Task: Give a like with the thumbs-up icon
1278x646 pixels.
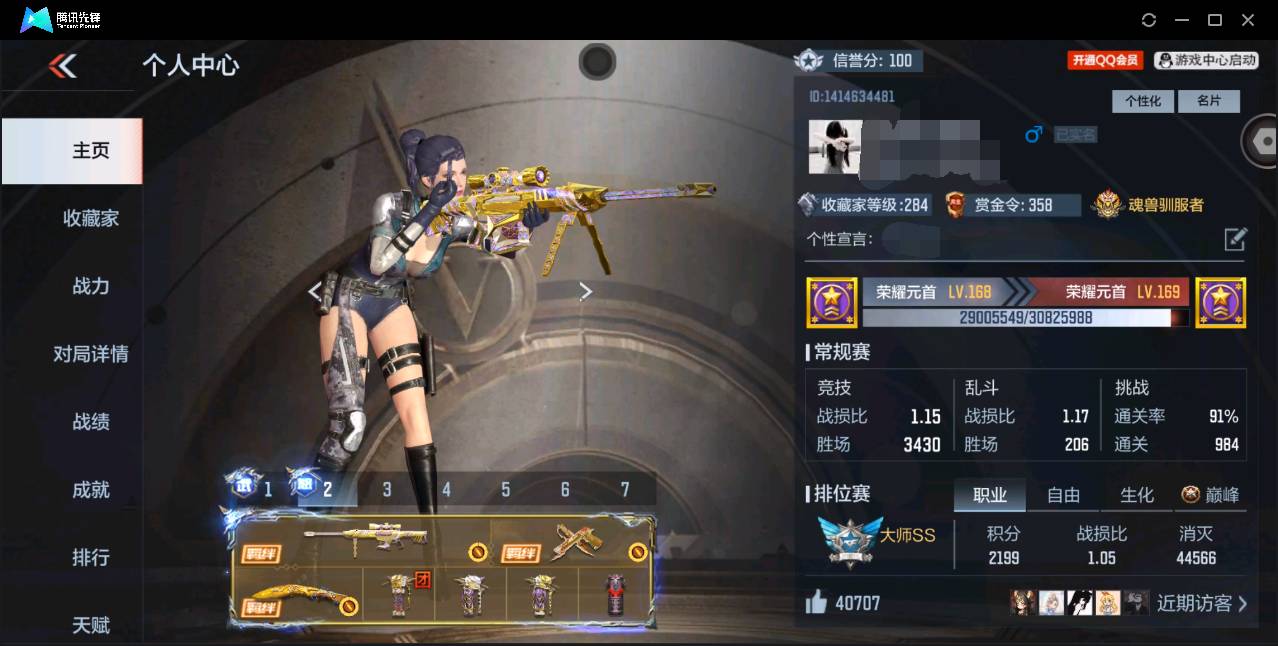Action: pyautogui.click(x=816, y=602)
